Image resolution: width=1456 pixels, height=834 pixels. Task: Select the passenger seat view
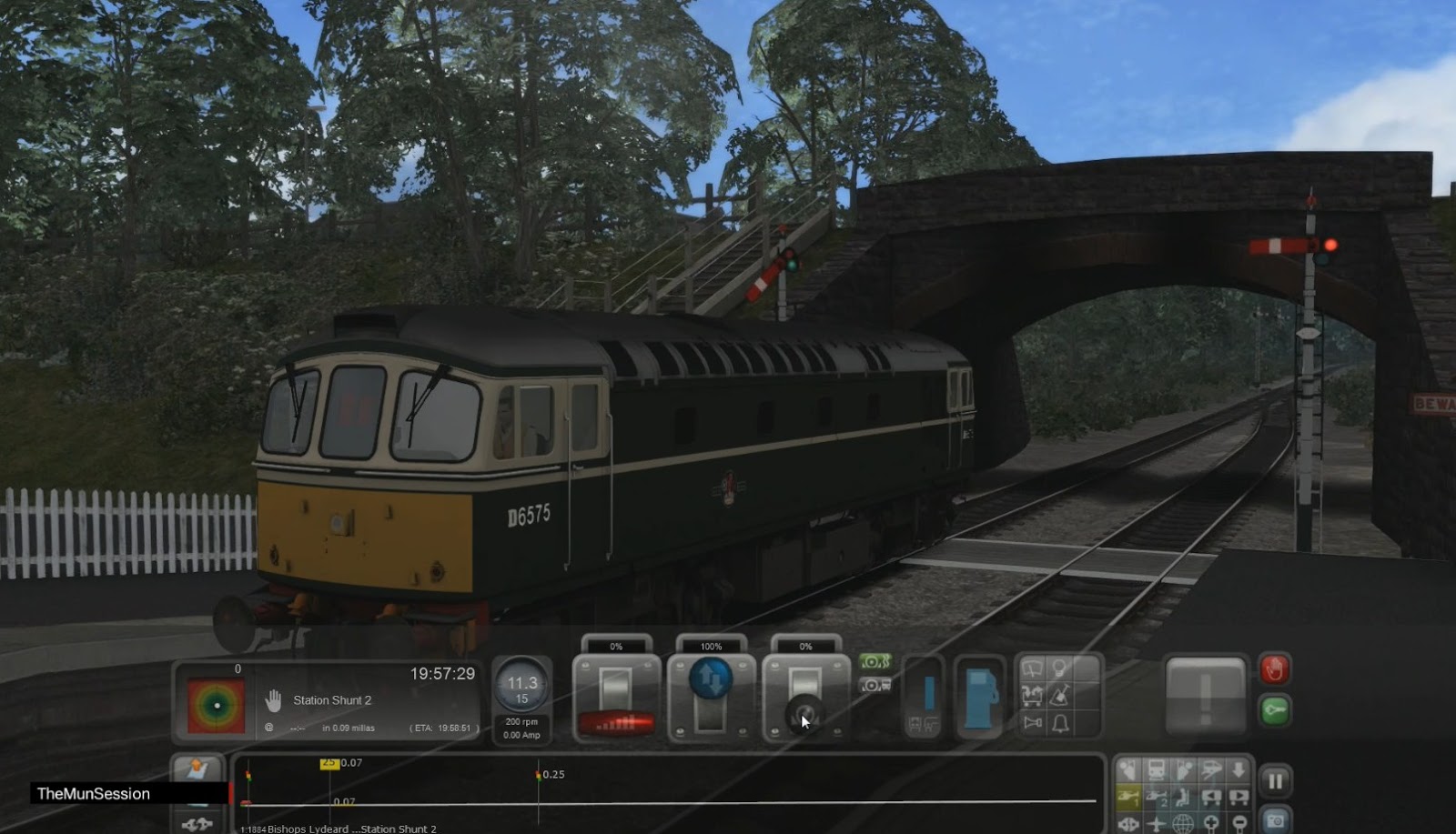pos(1184,797)
